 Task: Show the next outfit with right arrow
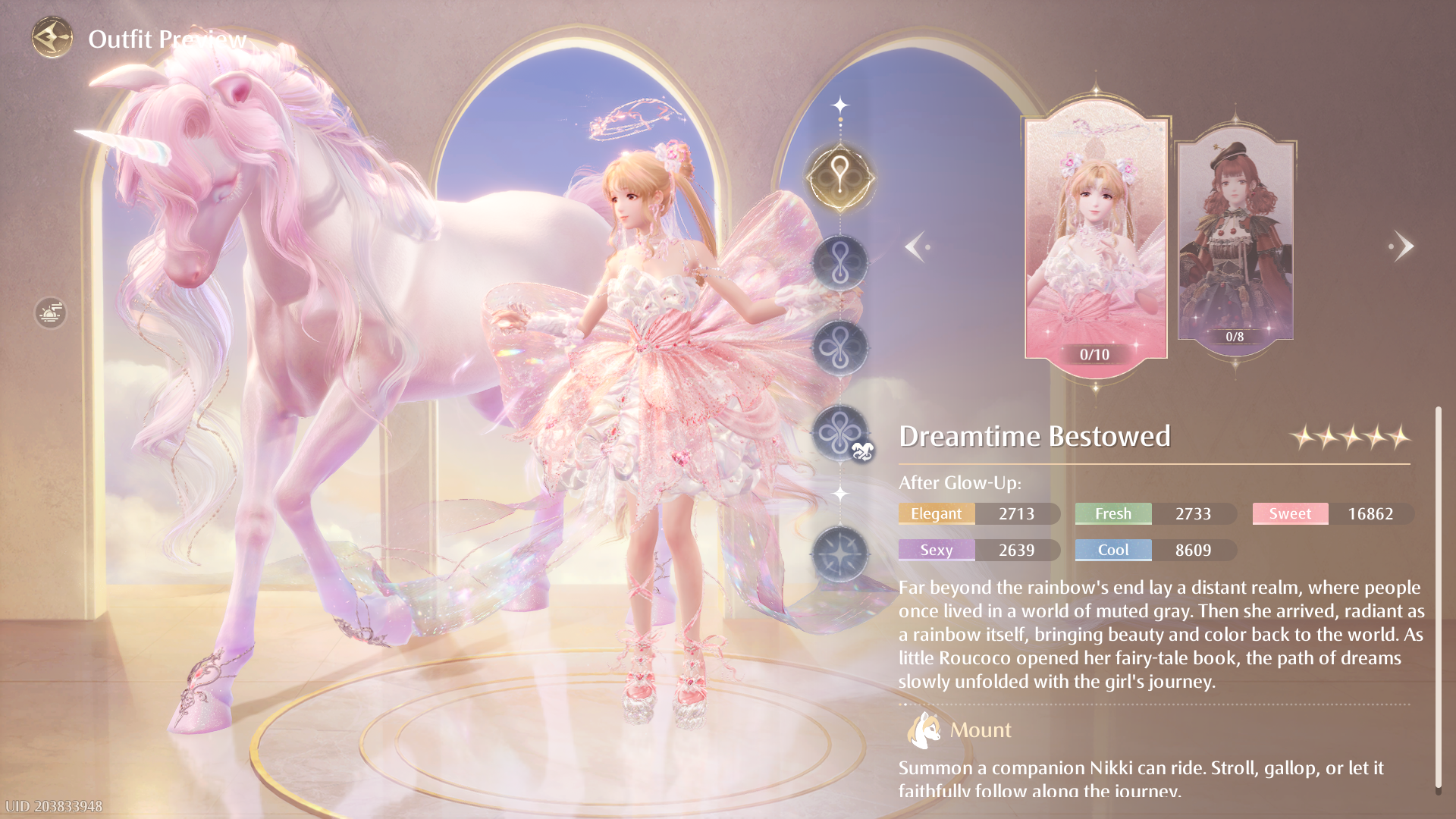[1402, 246]
